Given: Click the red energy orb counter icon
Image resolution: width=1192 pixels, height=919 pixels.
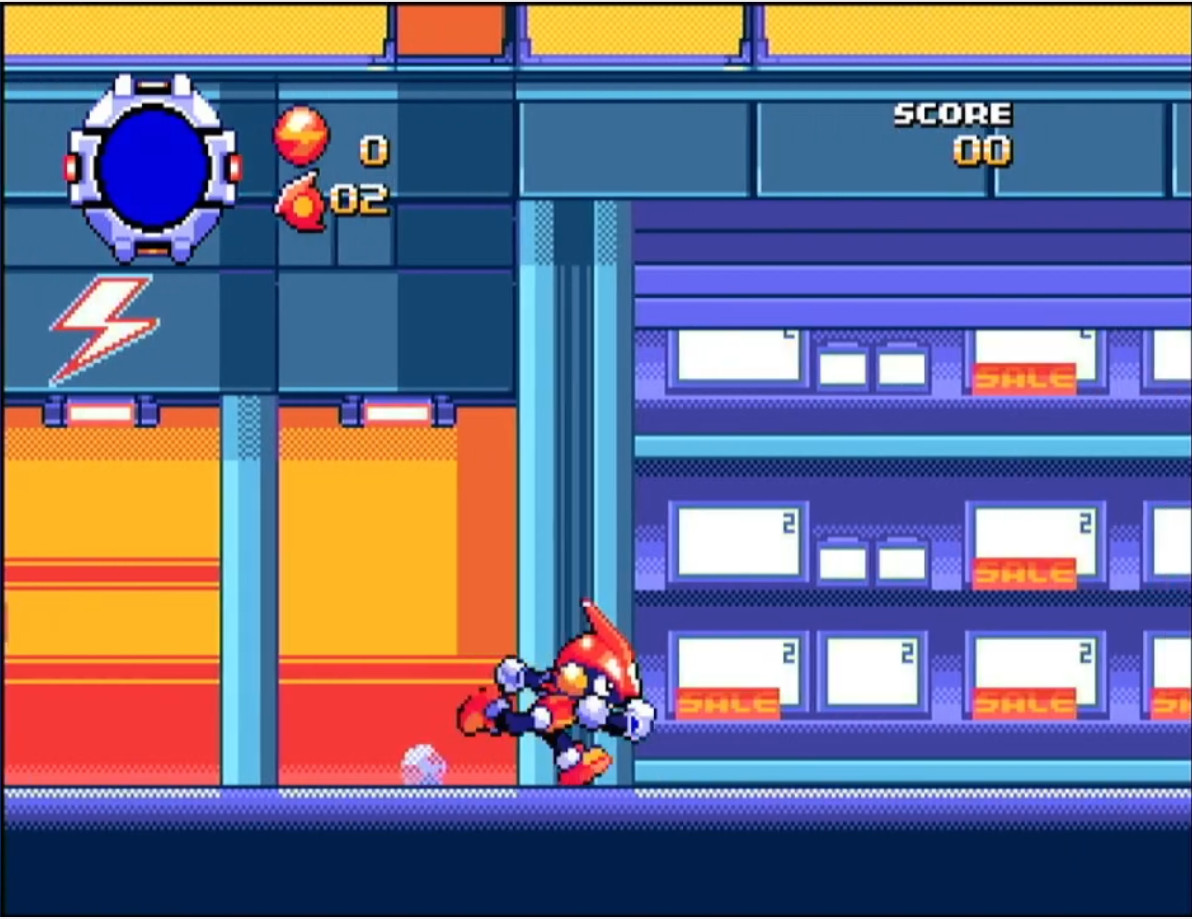Looking at the screenshot, I should [300, 135].
